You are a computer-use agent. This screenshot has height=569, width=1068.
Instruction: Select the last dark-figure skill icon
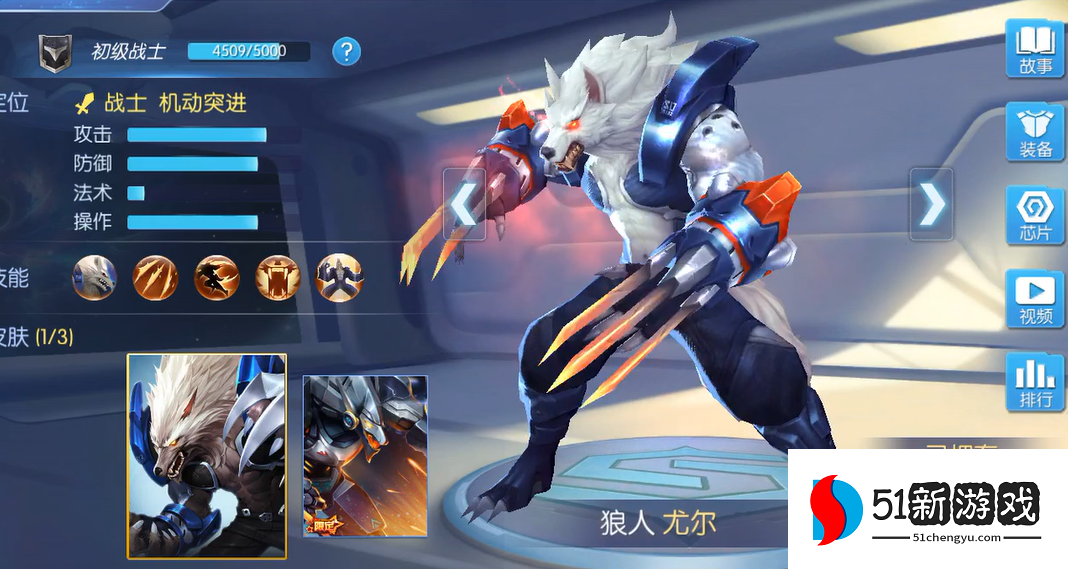tap(339, 277)
